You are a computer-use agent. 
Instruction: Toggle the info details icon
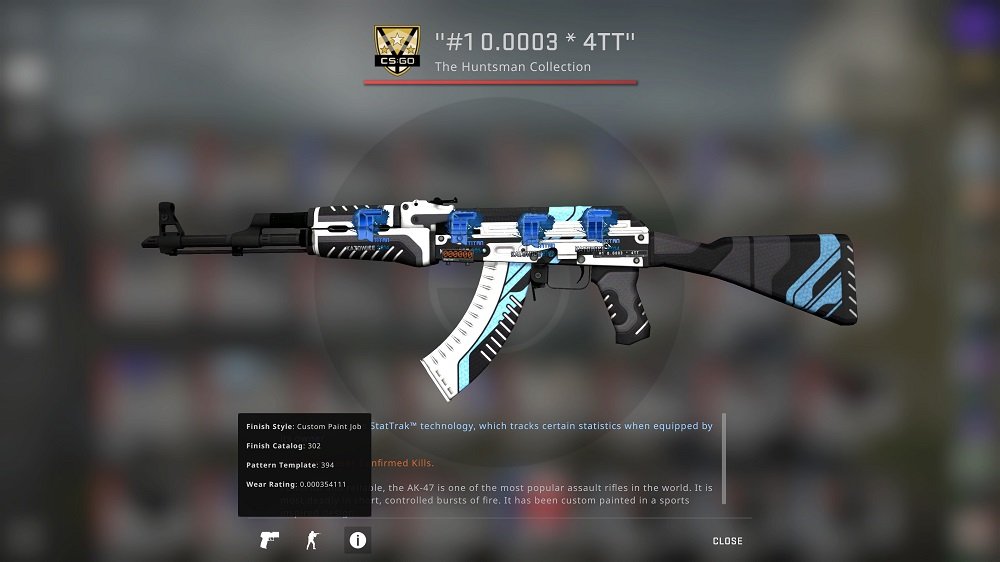point(357,541)
